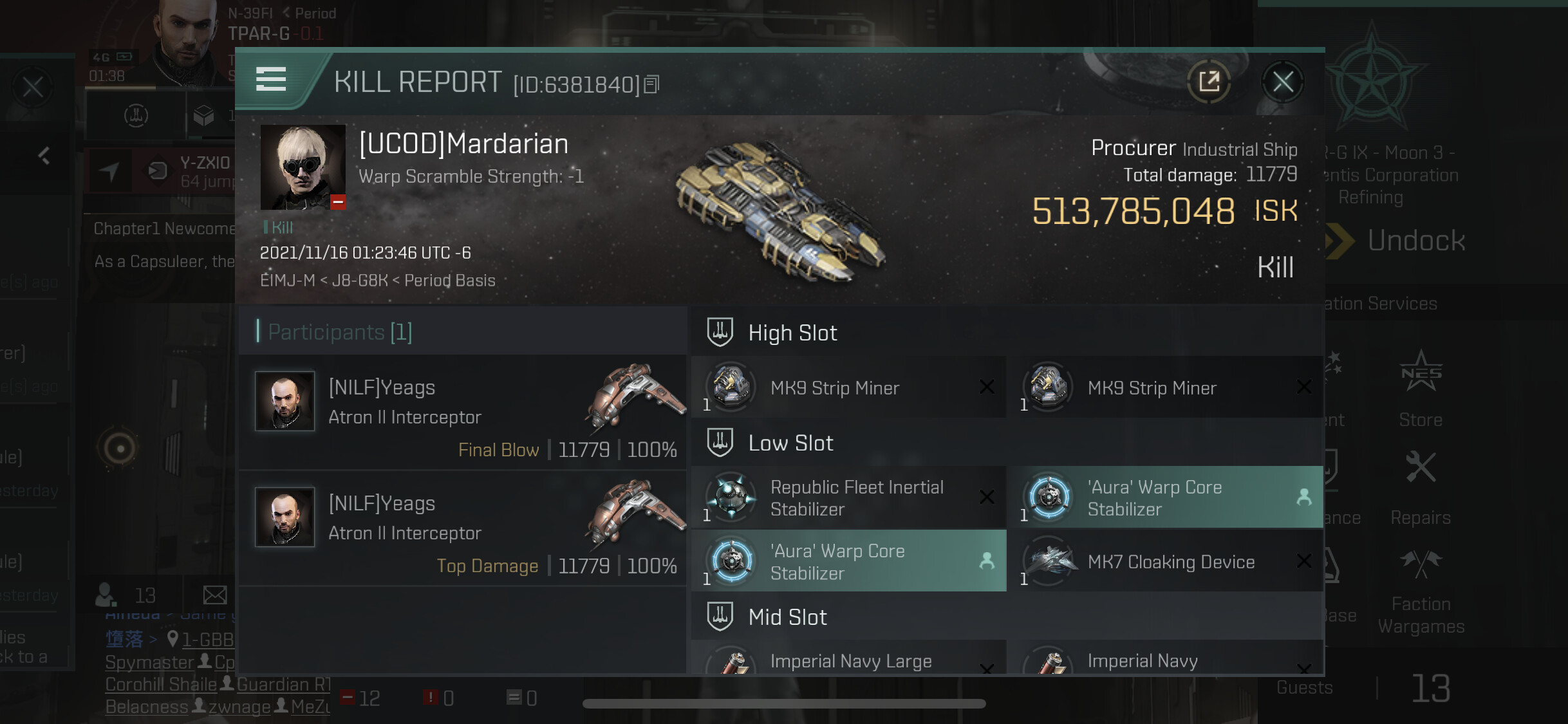Open the 1-GBB location link in chat
The image size is (1568, 724).
207,639
